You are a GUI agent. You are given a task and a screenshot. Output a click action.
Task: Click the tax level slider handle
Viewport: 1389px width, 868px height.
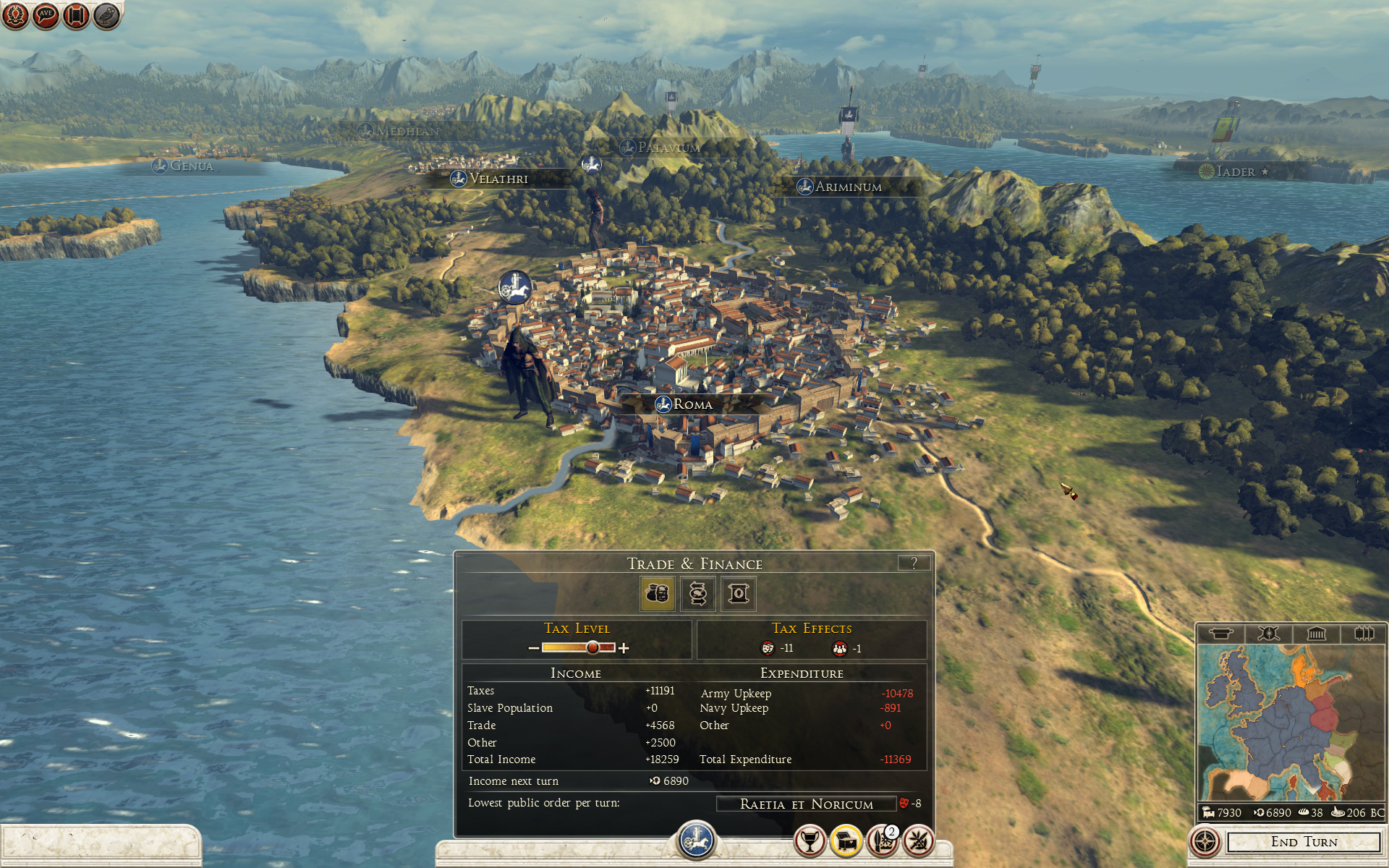(592, 647)
